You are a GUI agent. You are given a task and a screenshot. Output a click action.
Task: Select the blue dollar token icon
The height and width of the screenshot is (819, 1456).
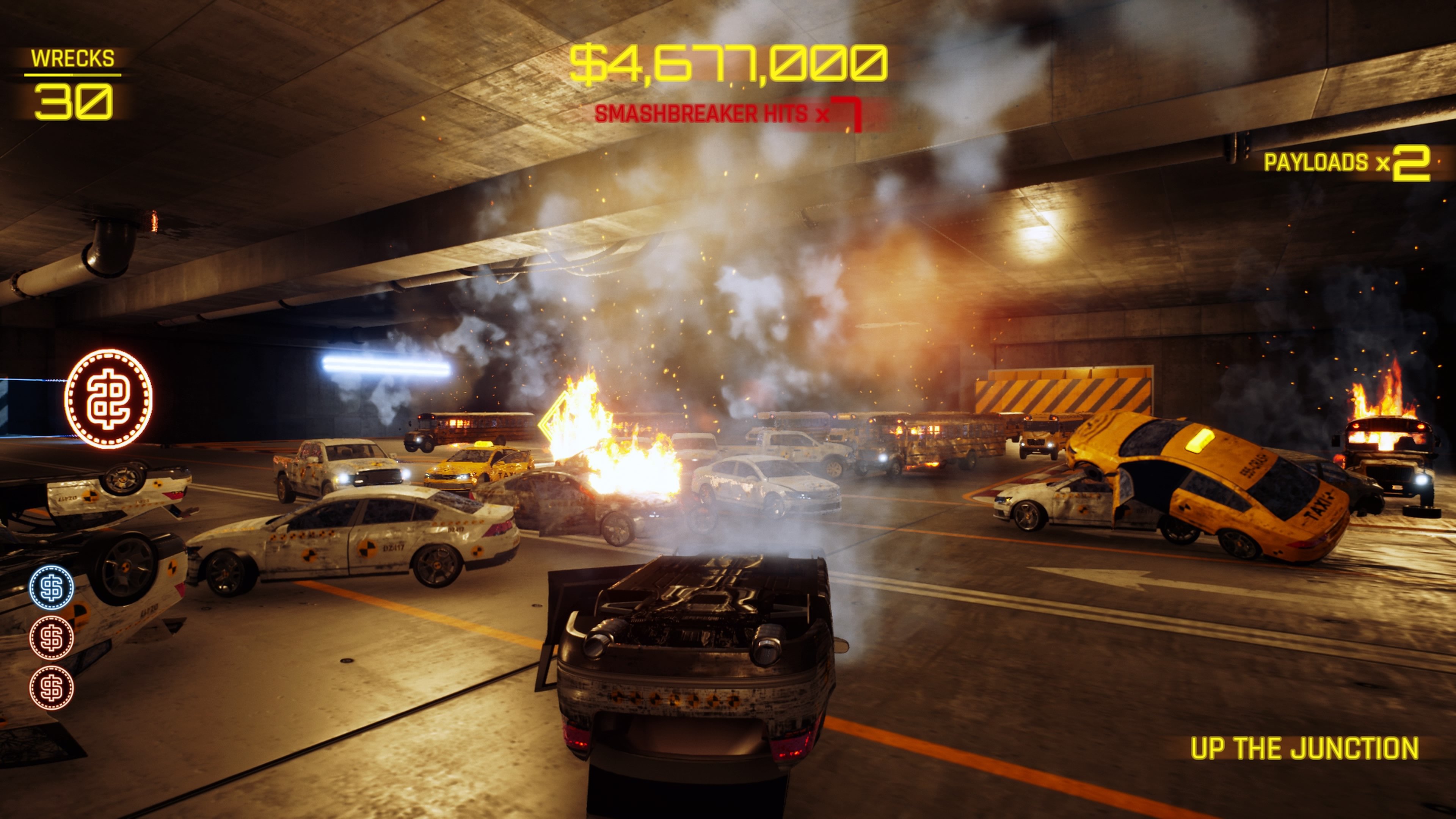coord(52,588)
